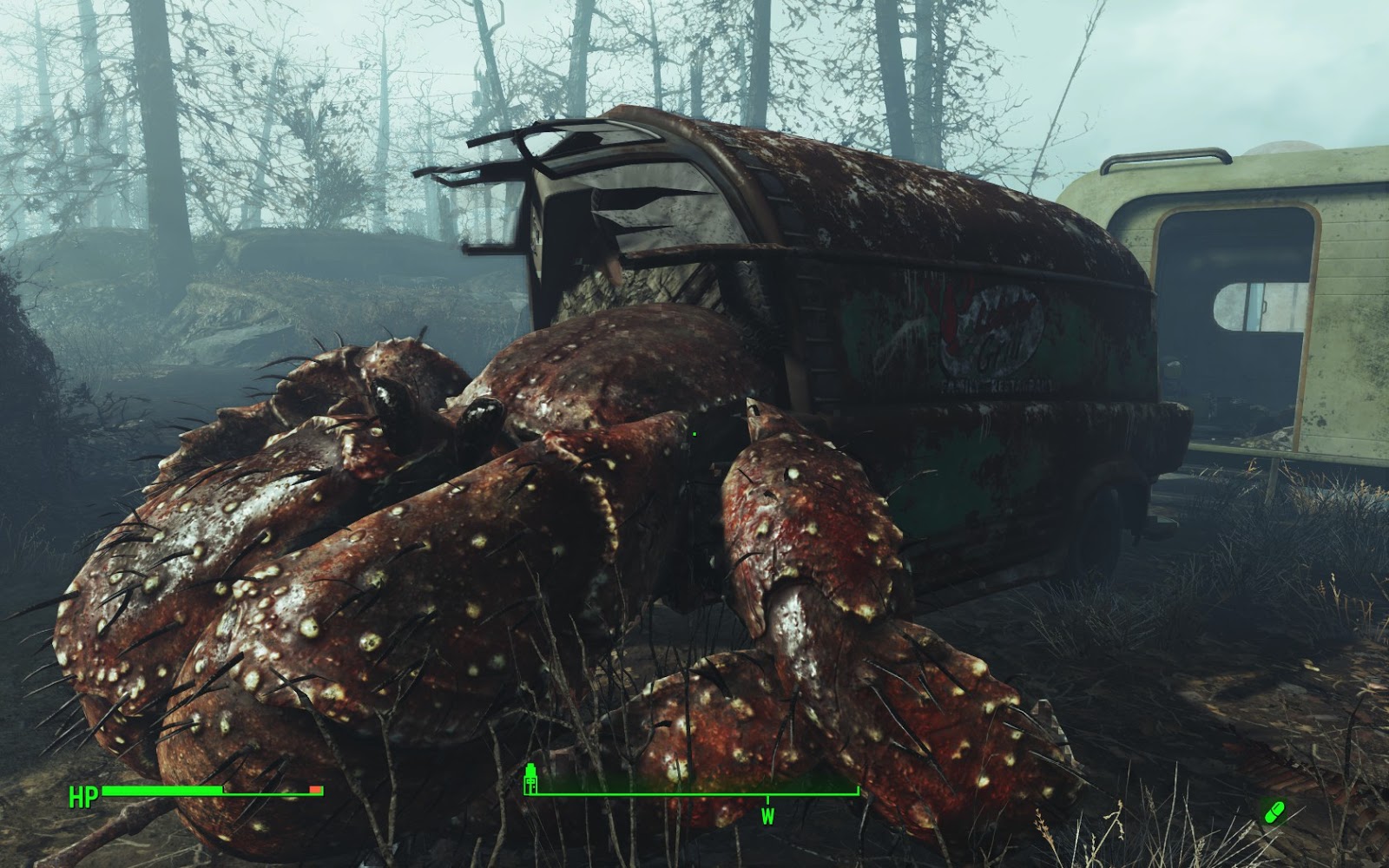The image size is (1389, 868).
Task: Select the bottle-shaped location marker on the compass
Action: coord(530,779)
